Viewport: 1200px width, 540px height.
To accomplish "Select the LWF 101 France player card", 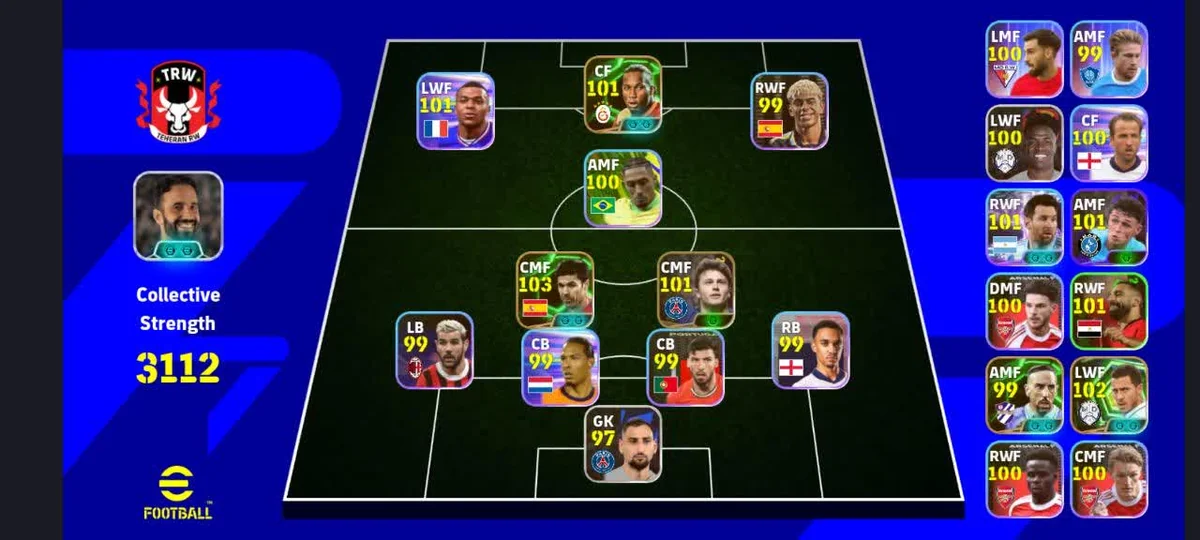I will click(x=456, y=111).
